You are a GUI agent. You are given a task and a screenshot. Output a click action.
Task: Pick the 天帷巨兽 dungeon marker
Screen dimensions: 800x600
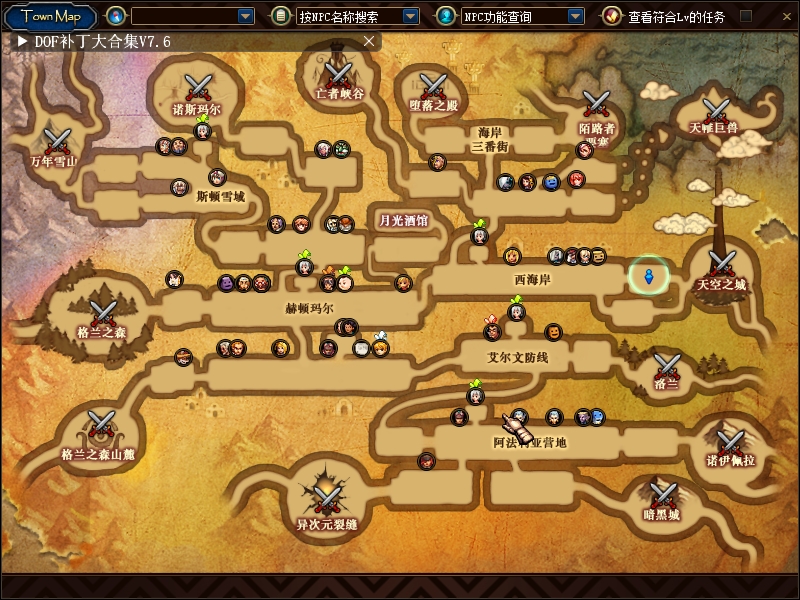coord(714,110)
